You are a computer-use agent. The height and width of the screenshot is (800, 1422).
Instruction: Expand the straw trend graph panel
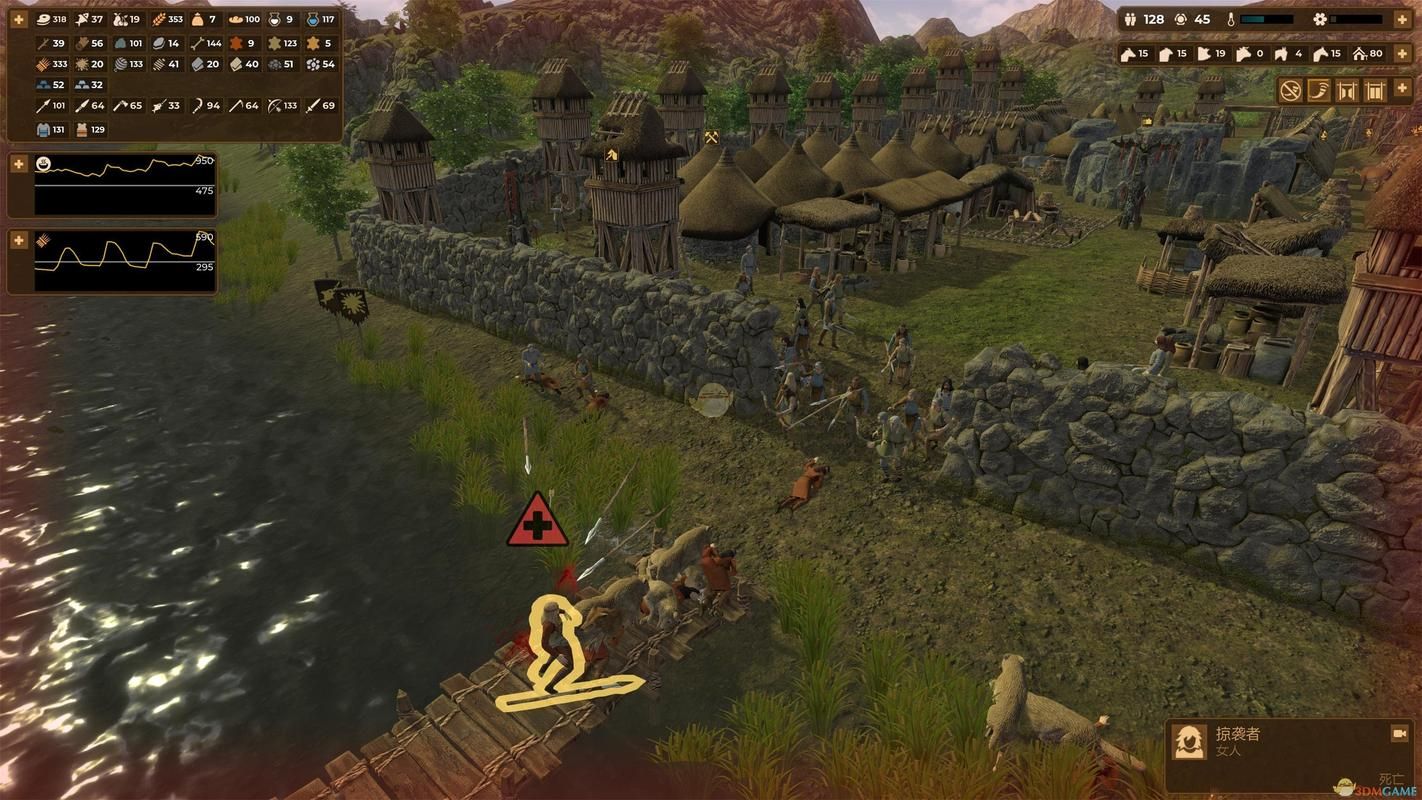tap(18, 240)
